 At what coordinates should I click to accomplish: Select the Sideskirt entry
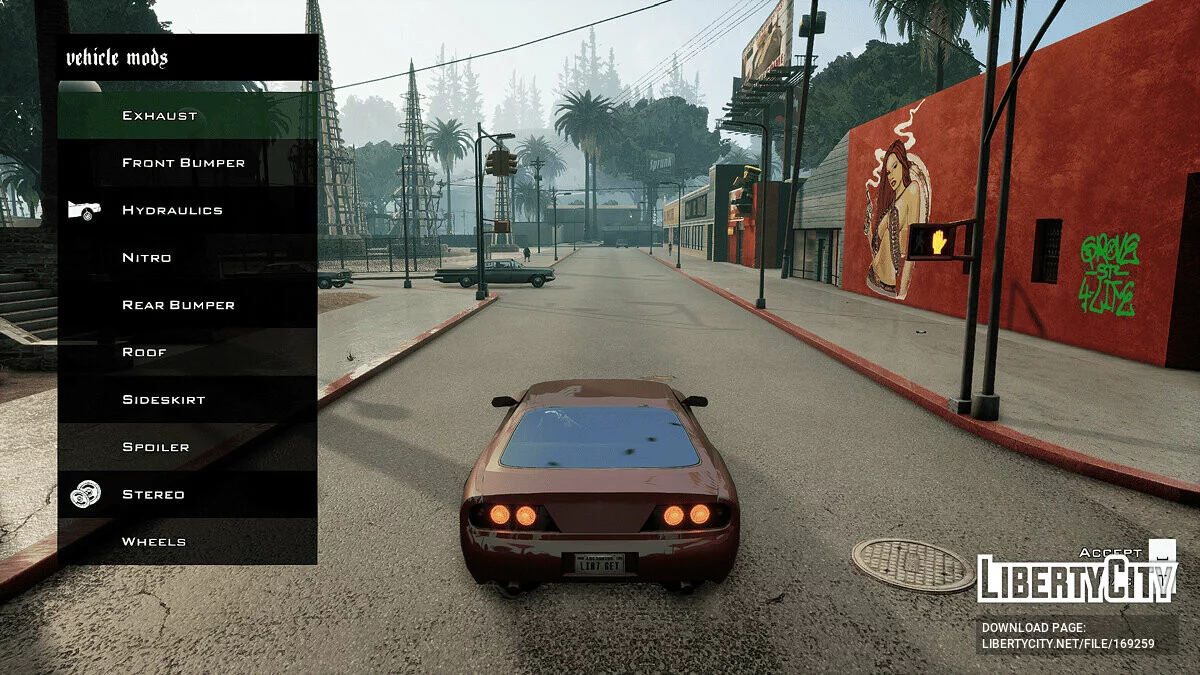click(188, 400)
